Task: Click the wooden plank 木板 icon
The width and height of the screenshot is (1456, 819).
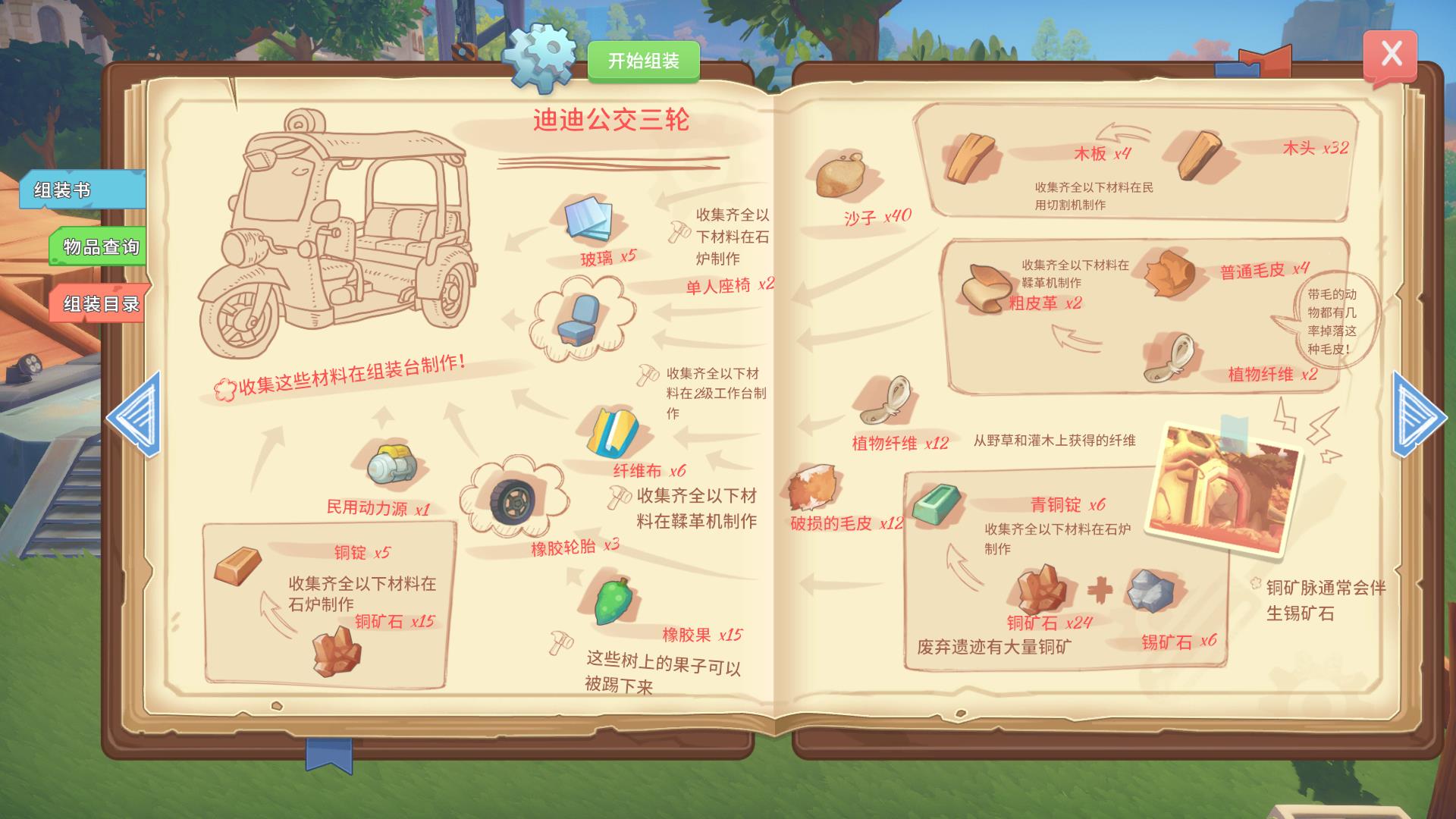Action: click(x=971, y=157)
